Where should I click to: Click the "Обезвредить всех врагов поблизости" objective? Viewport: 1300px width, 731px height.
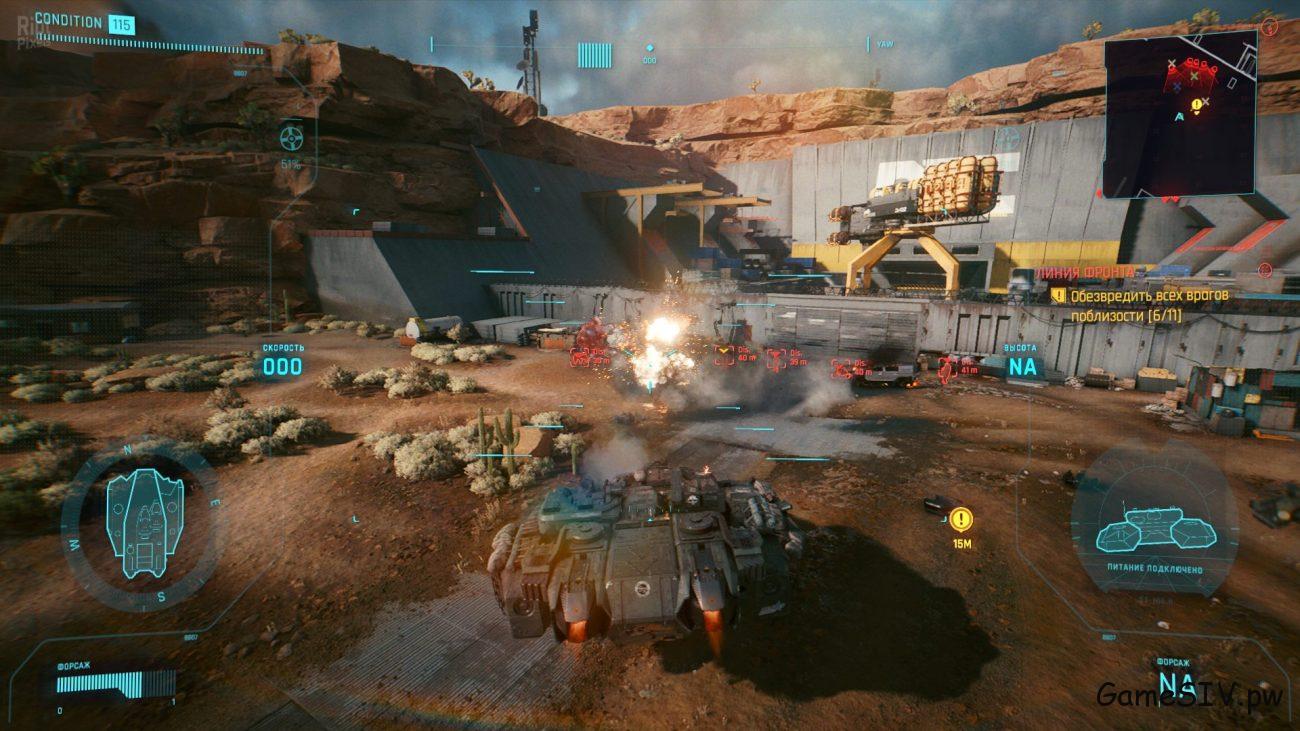(x=1148, y=305)
